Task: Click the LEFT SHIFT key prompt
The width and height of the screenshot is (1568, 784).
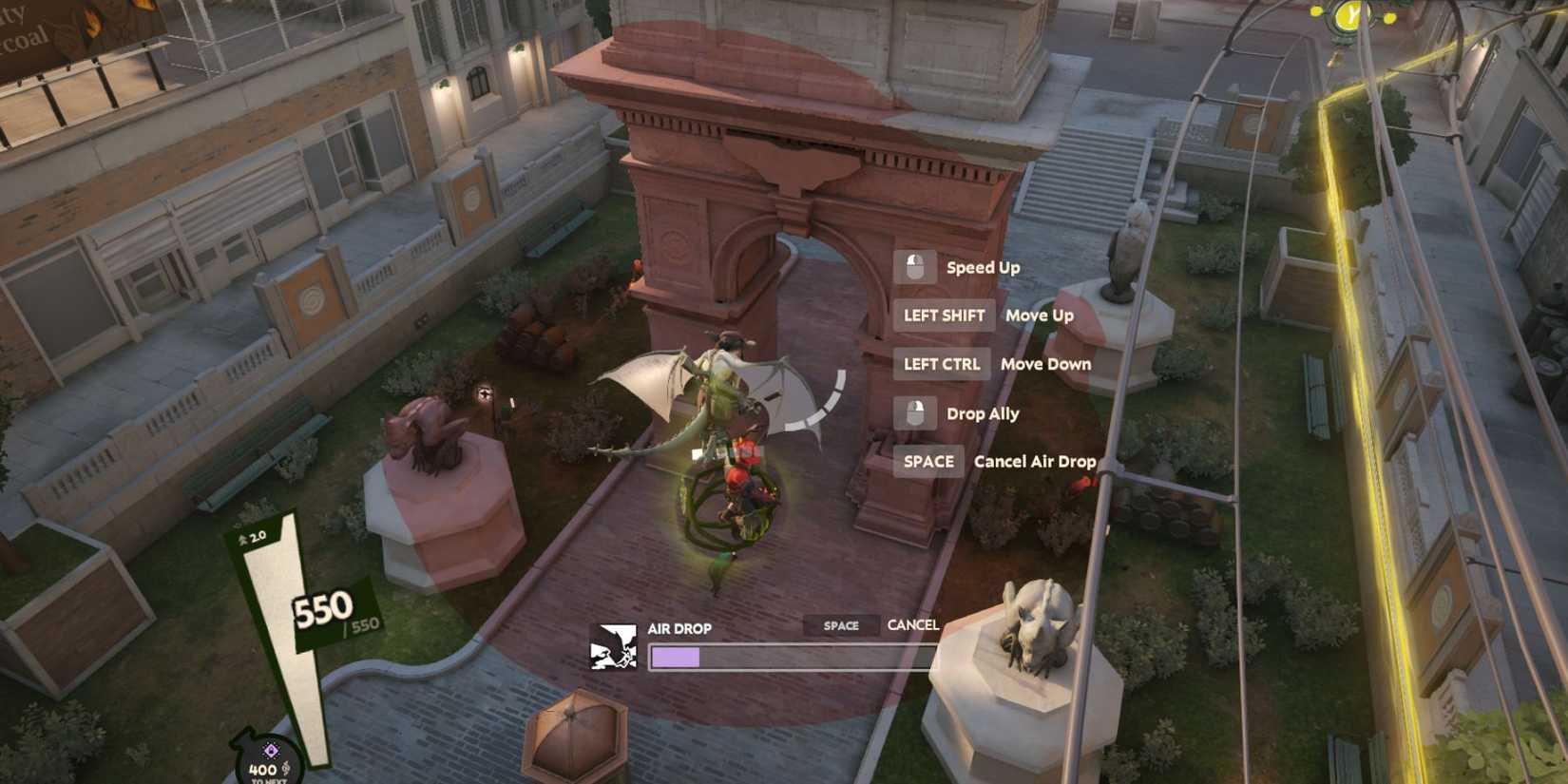Action: (x=943, y=316)
